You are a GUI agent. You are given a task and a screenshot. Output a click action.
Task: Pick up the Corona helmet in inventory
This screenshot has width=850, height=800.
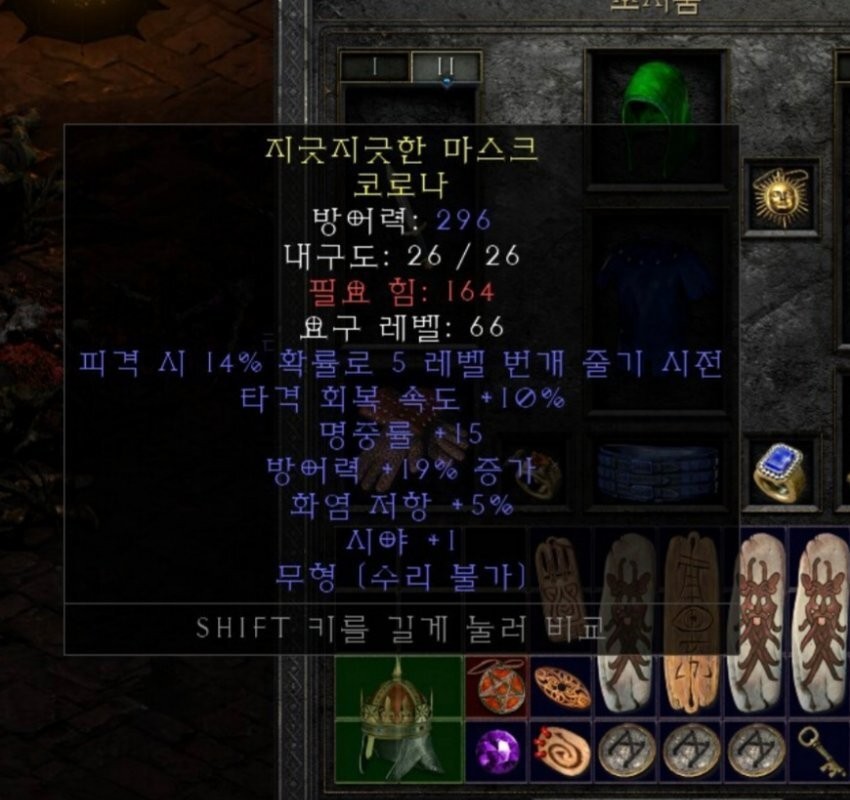point(399,718)
